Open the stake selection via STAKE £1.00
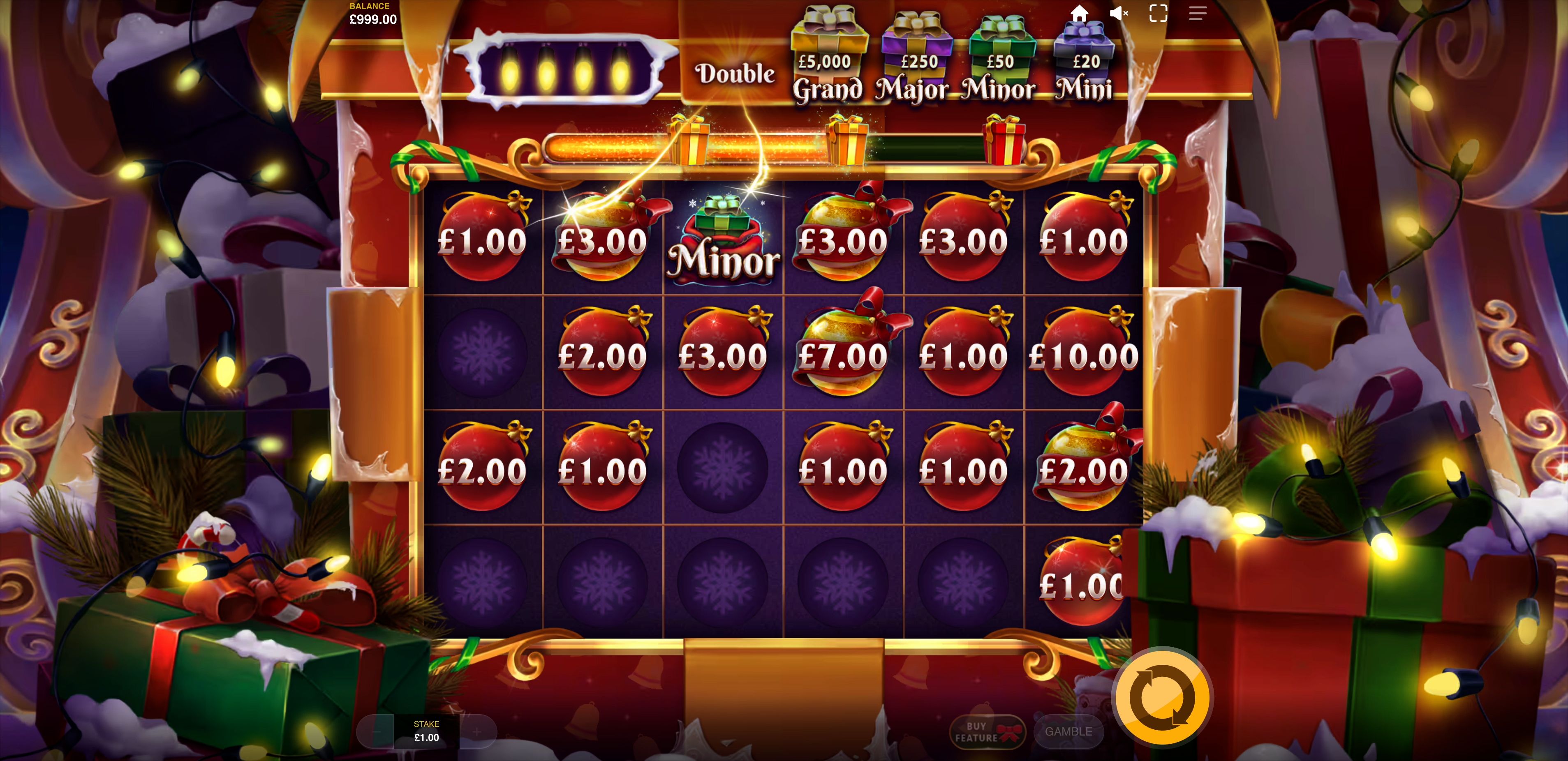The height and width of the screenshot is (761, 1568). 427,730
